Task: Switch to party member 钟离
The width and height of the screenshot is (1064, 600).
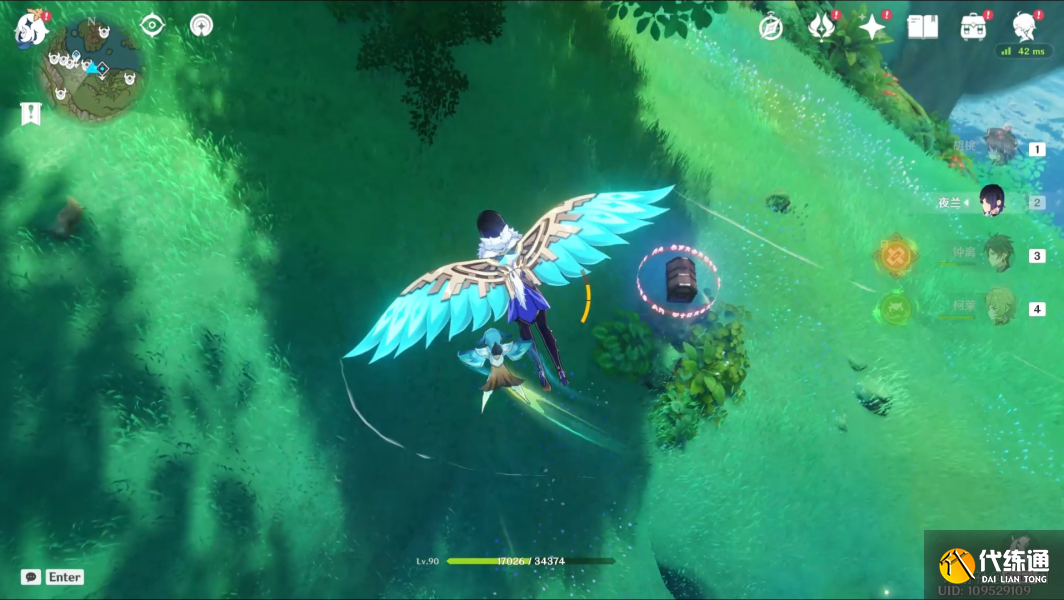Action: (x=998, y=254)
